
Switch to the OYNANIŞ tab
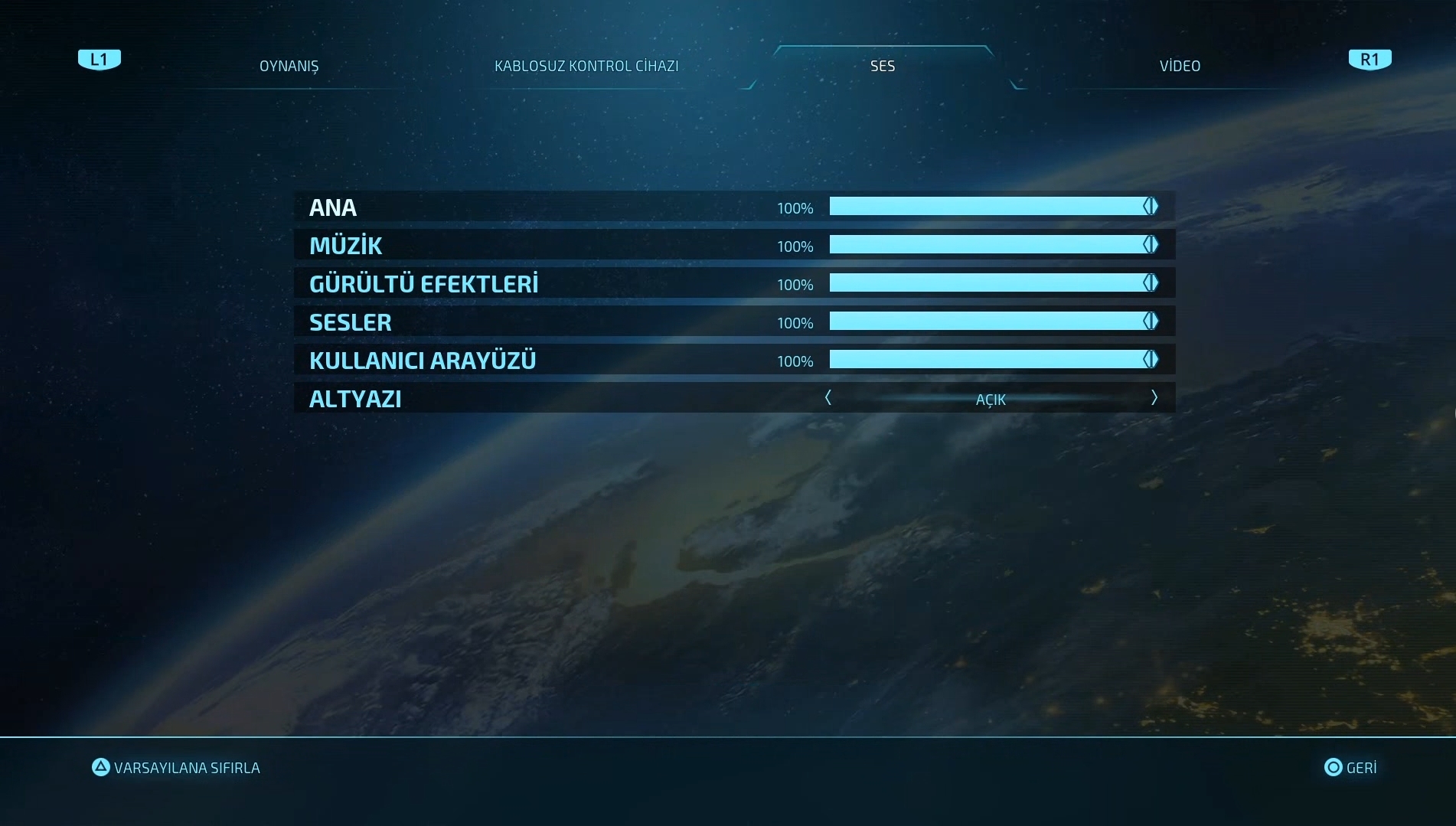[289, 66]
